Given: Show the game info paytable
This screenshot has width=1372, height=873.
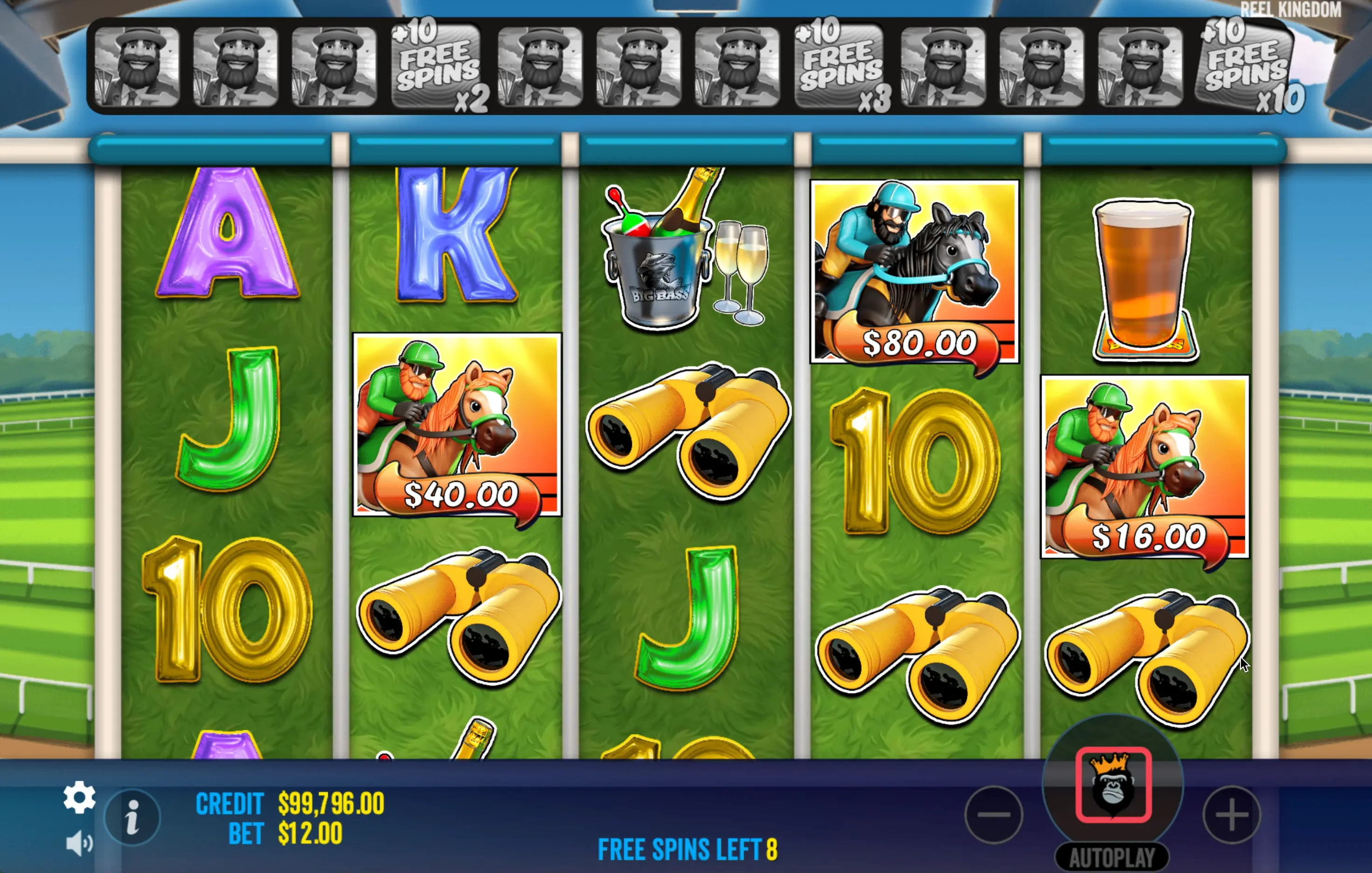Looking at the screenshot, I should (133, 818).
